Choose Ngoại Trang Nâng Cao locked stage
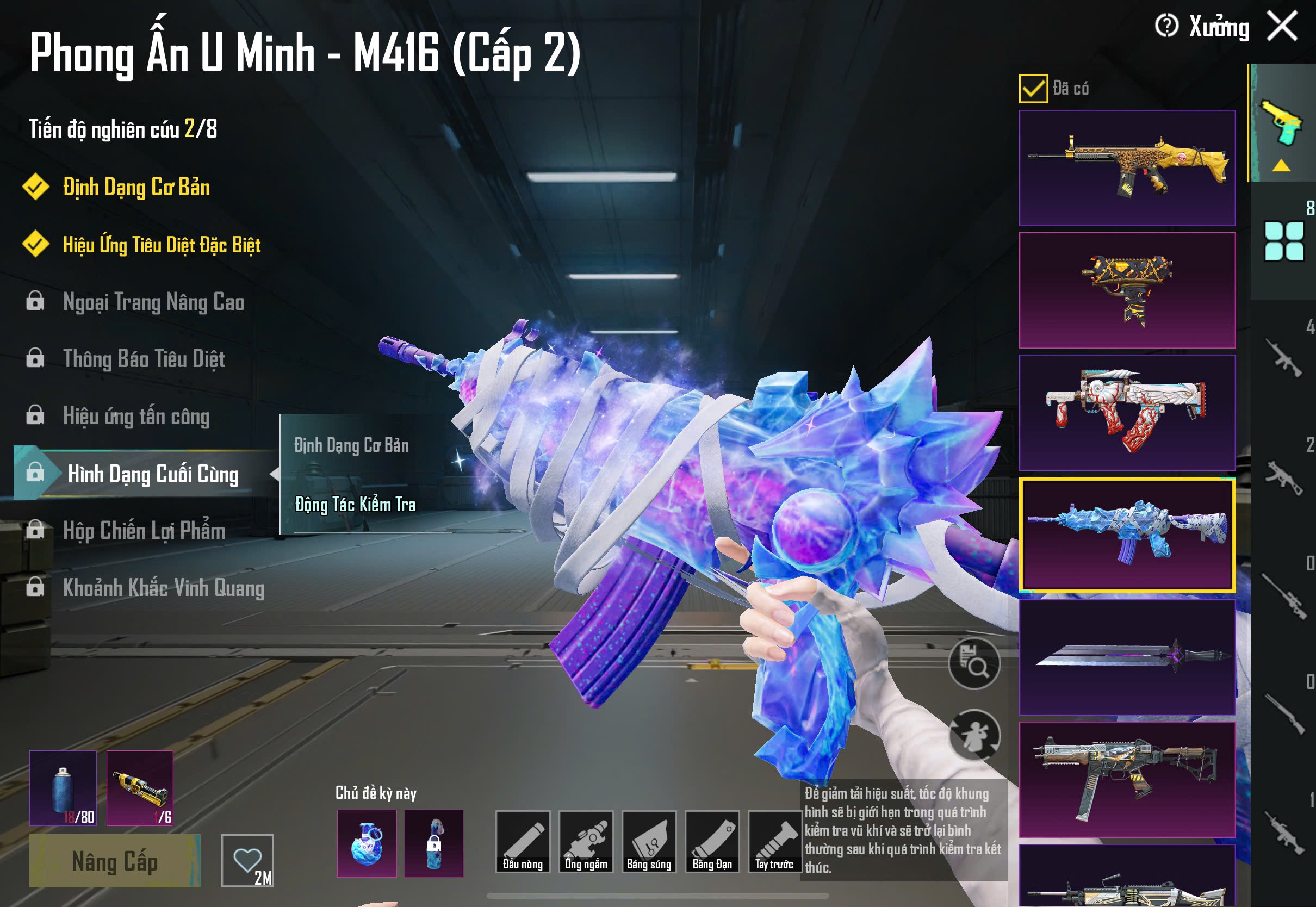 [x=153, y=302]
